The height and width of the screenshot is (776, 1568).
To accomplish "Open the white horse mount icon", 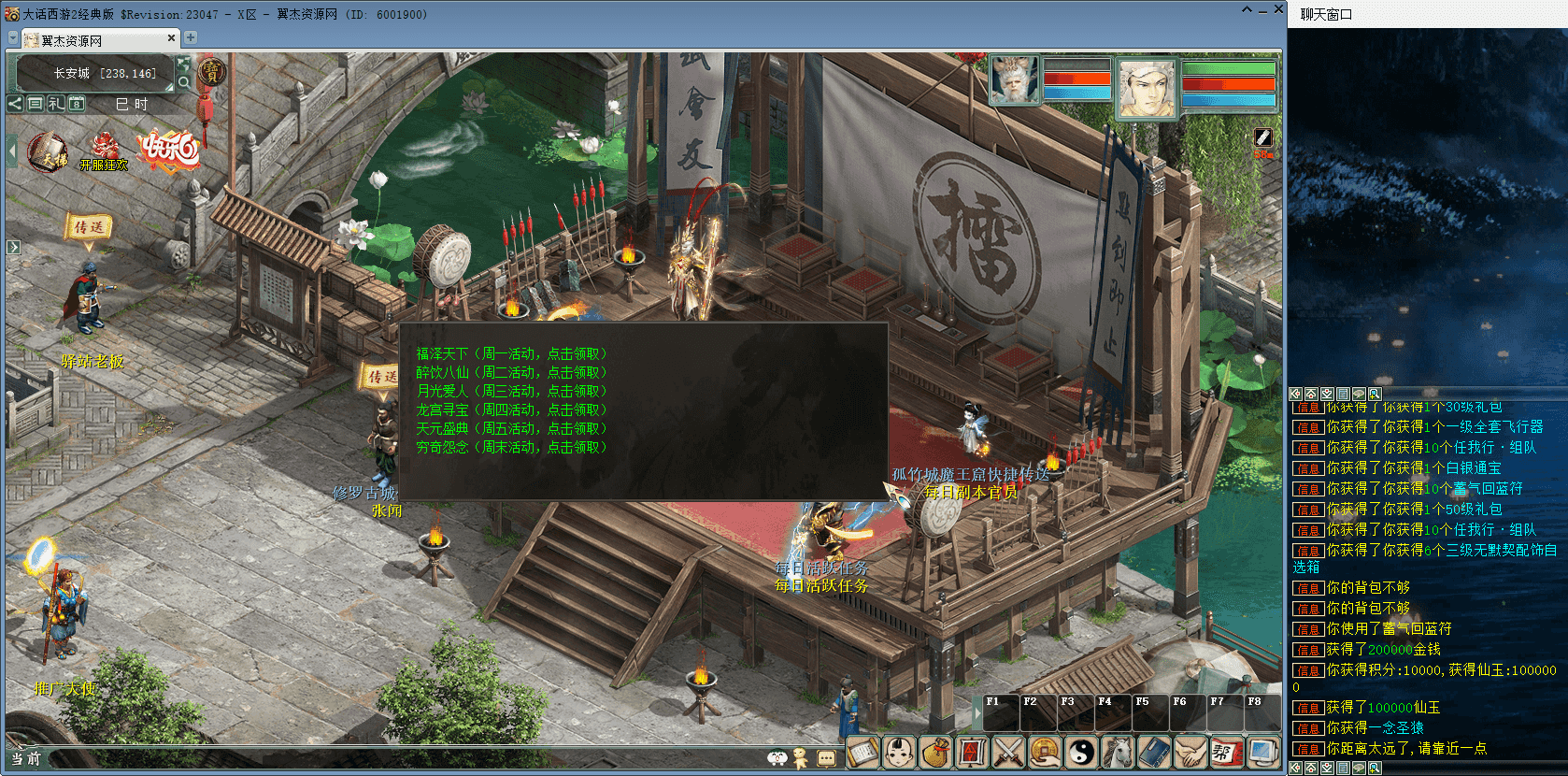I will (1118, 752).
